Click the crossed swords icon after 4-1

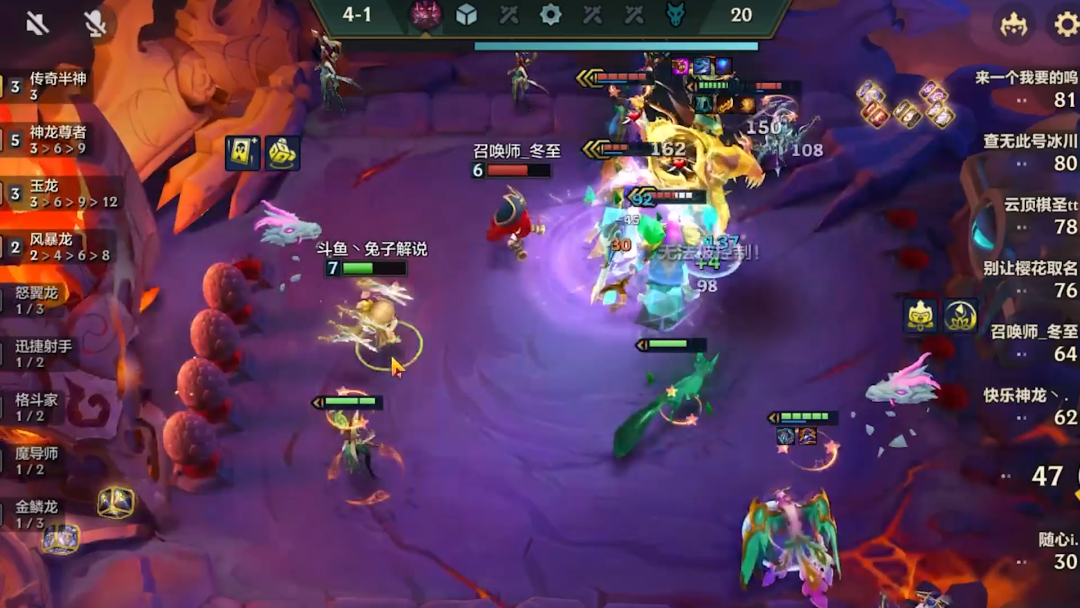point(509,14)
